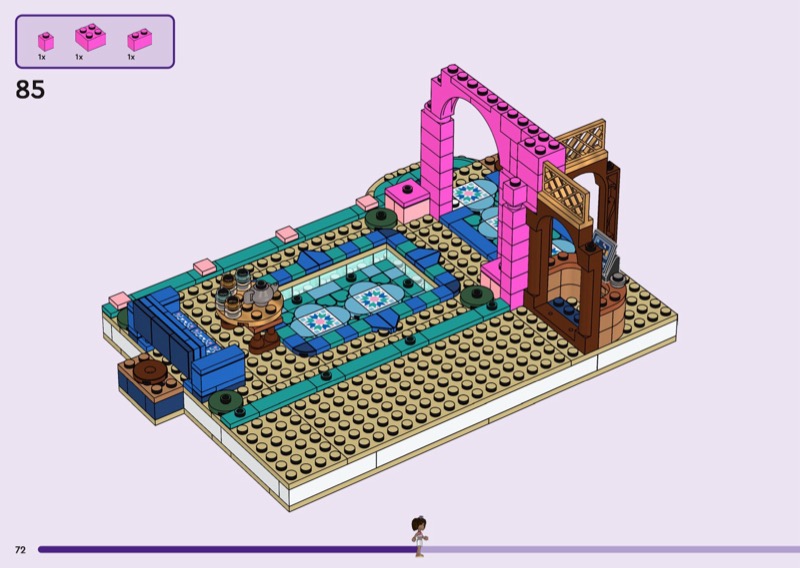Select the 2x2 pink brick in the parts box
Viewport: 800px width, 568px height.
click(90, 37)
